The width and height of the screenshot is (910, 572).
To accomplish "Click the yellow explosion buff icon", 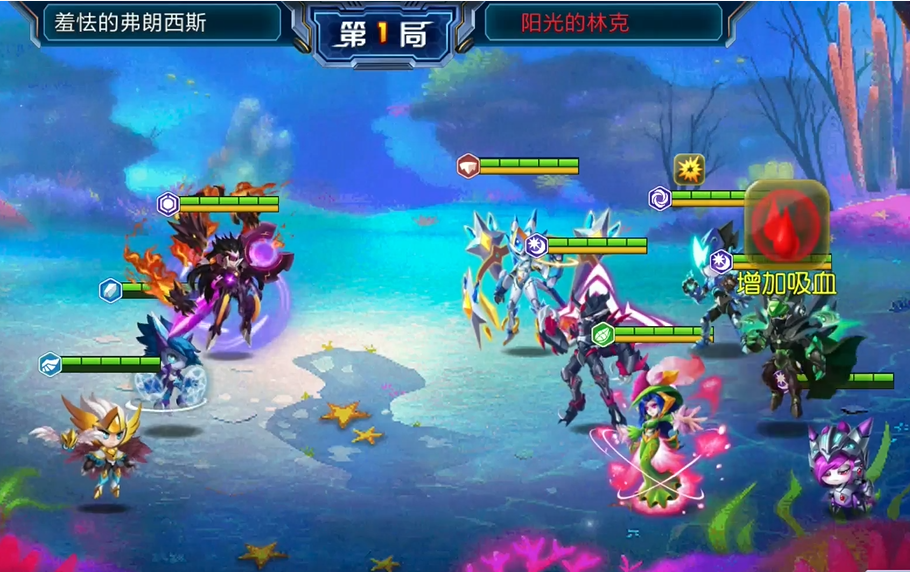I will (x=689, y=169).
